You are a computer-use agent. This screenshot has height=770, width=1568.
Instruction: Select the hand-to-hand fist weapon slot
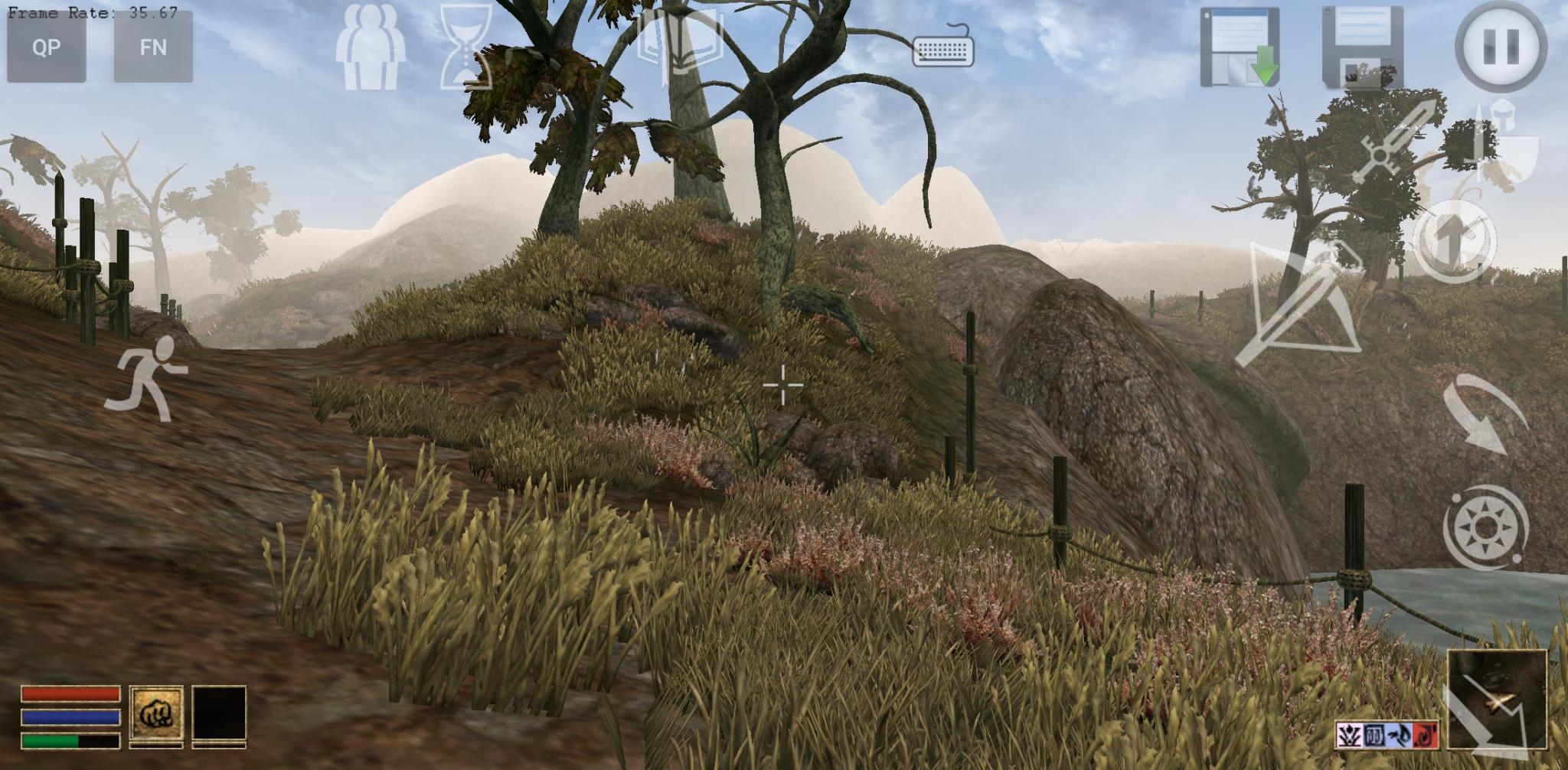pos(156,714)
